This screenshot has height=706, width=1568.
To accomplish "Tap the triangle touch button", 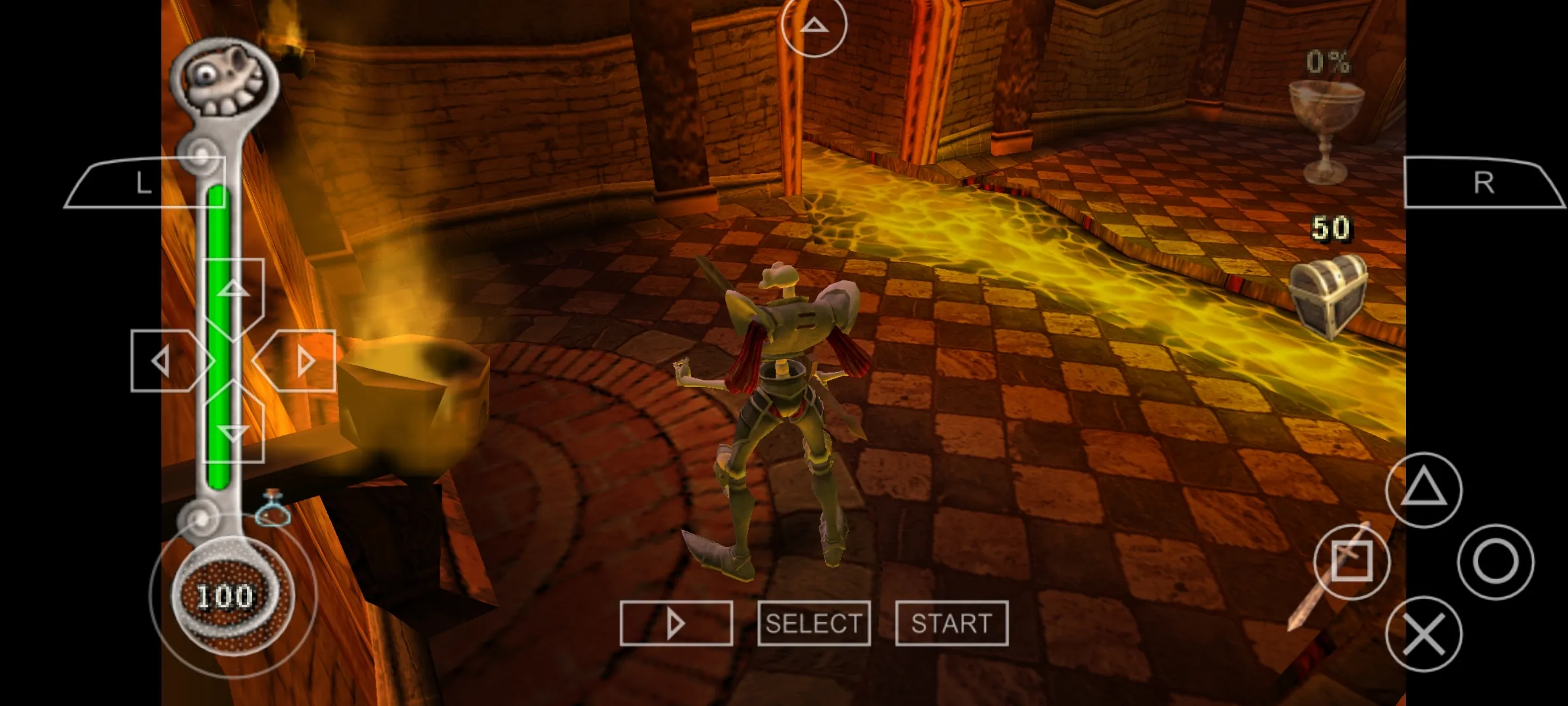I will 1424,490.
